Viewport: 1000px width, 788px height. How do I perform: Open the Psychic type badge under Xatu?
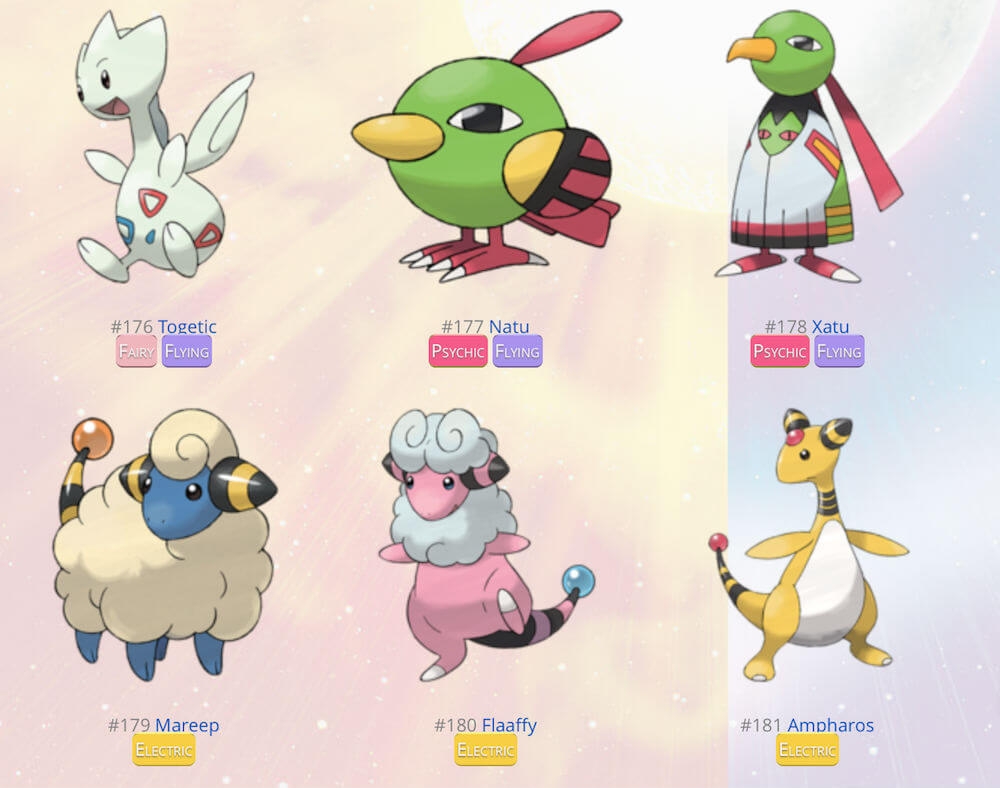pyautogui.click(x=780, y=351)
